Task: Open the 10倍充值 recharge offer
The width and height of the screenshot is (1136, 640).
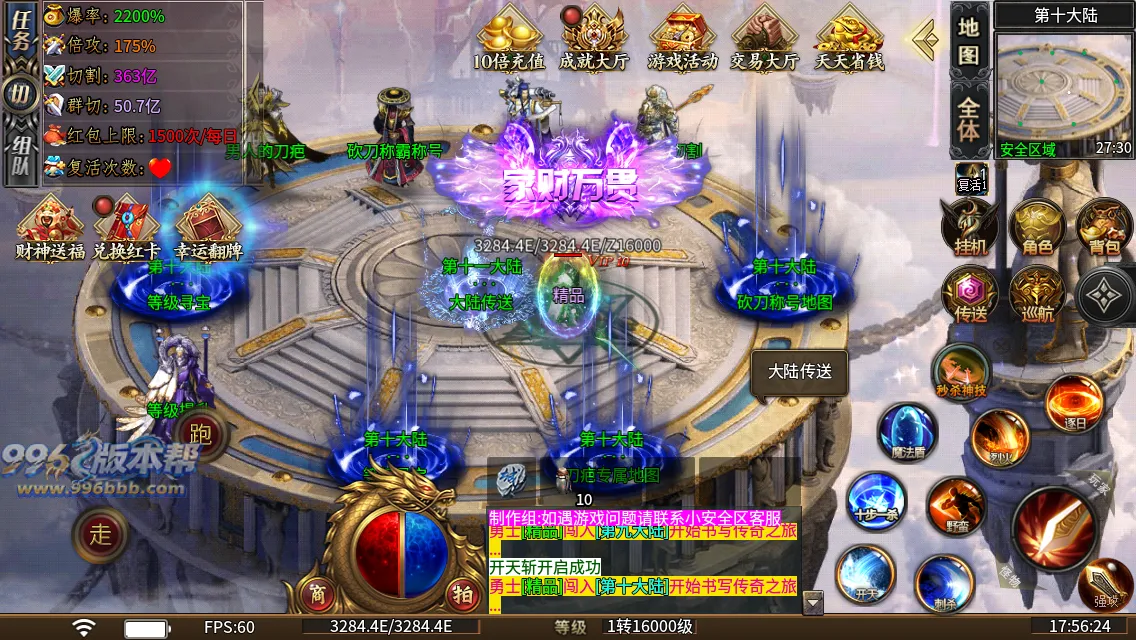Action: point(509,39)
